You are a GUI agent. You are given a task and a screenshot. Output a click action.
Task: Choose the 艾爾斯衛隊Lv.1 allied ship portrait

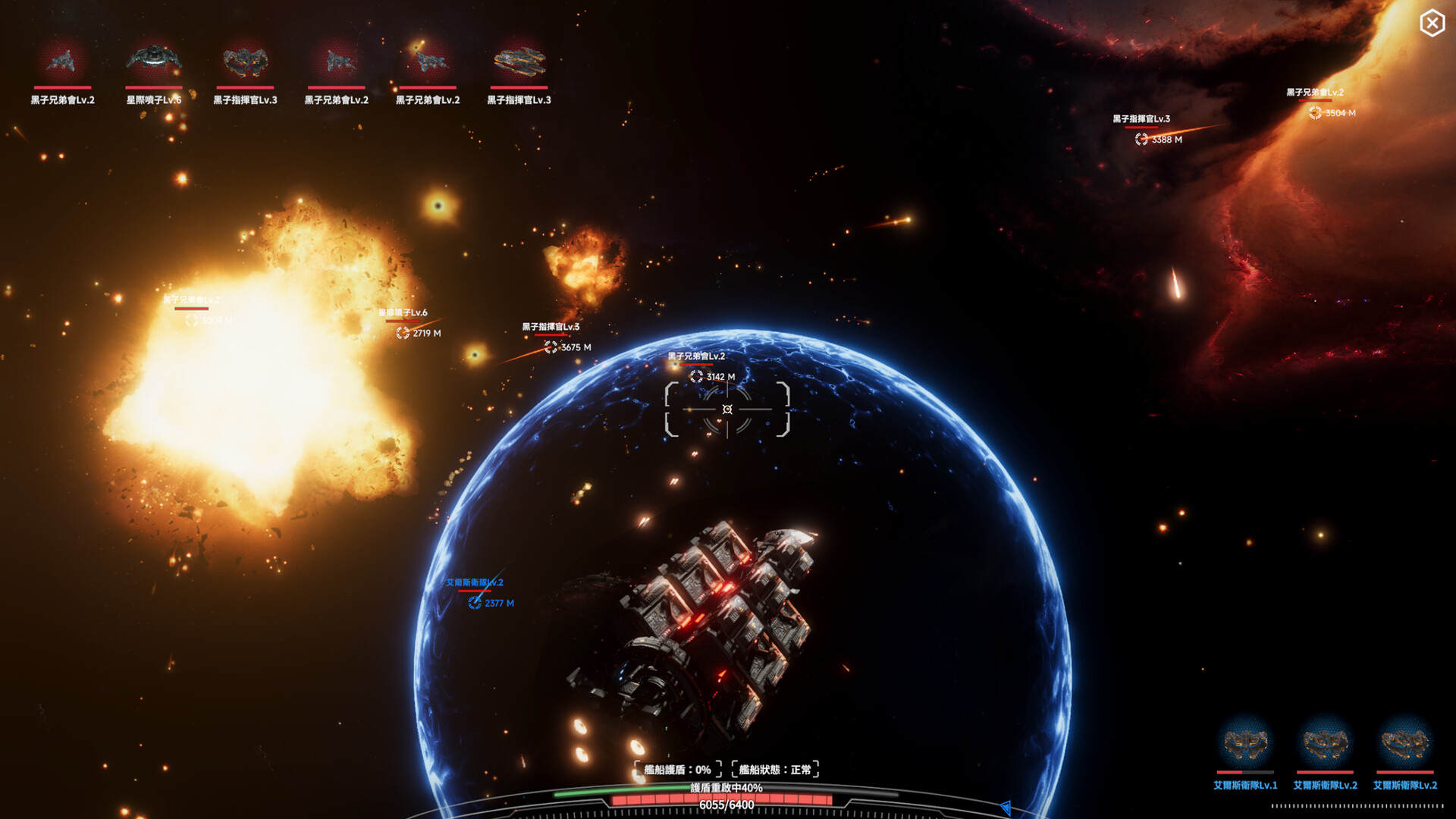[x=1245, y=743]
